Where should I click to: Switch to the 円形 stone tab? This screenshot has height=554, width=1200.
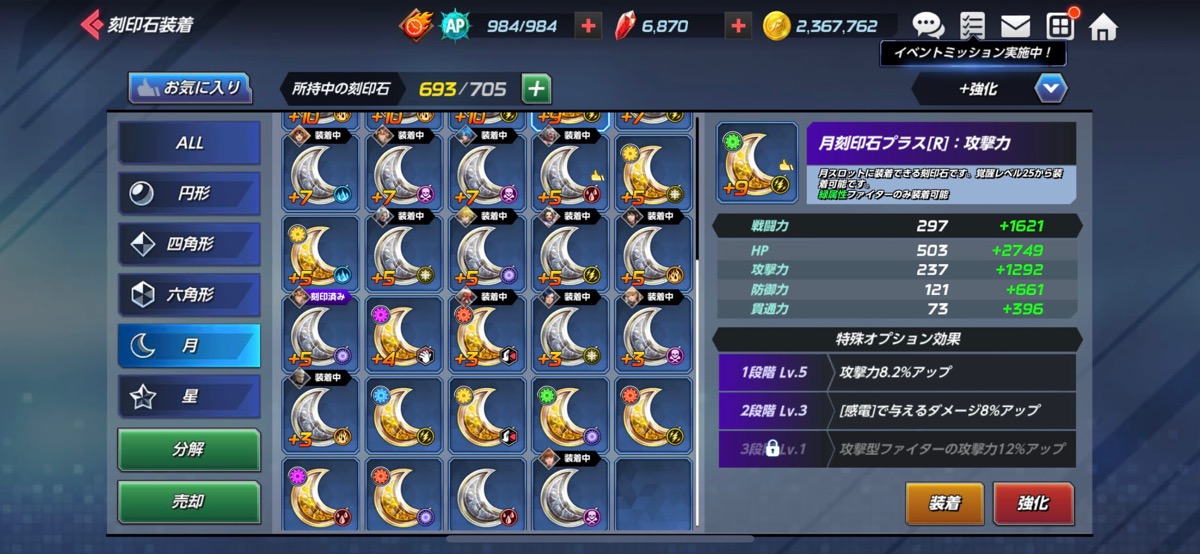pos(189,194)
